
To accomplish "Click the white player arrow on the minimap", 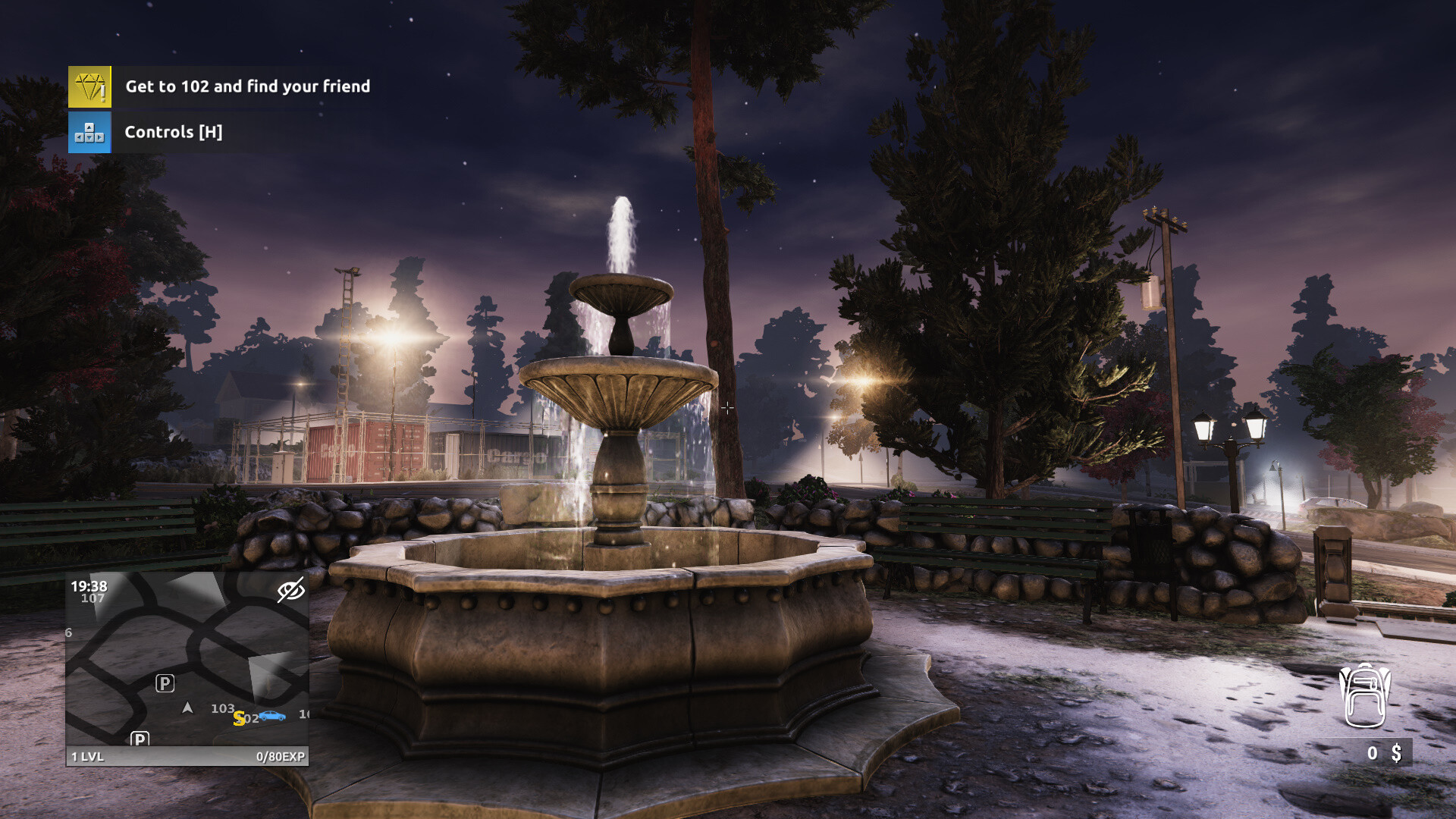I will coord(187,707).
